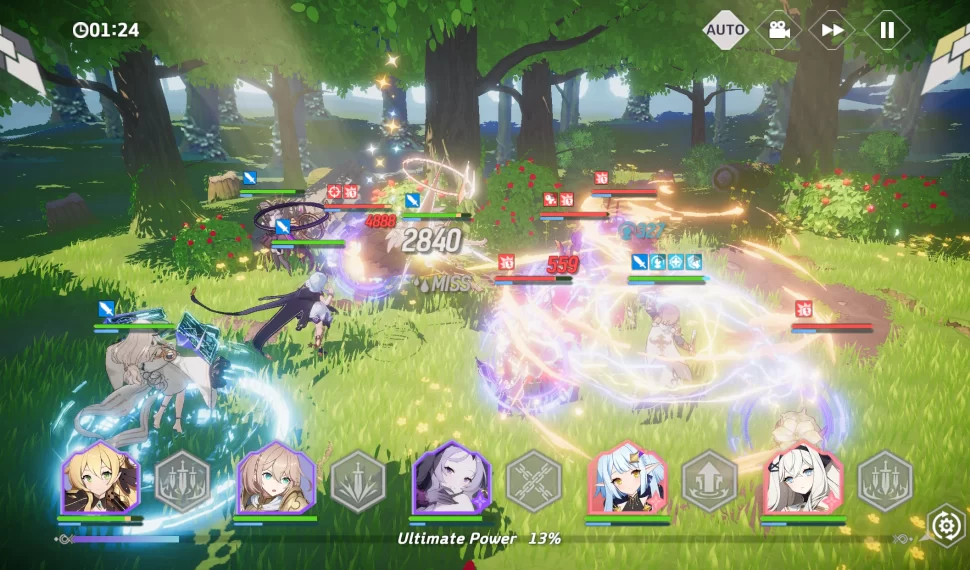Open the gear icon in the bottom corner
Screen dimensions: 970x570
tap(945, 524)
